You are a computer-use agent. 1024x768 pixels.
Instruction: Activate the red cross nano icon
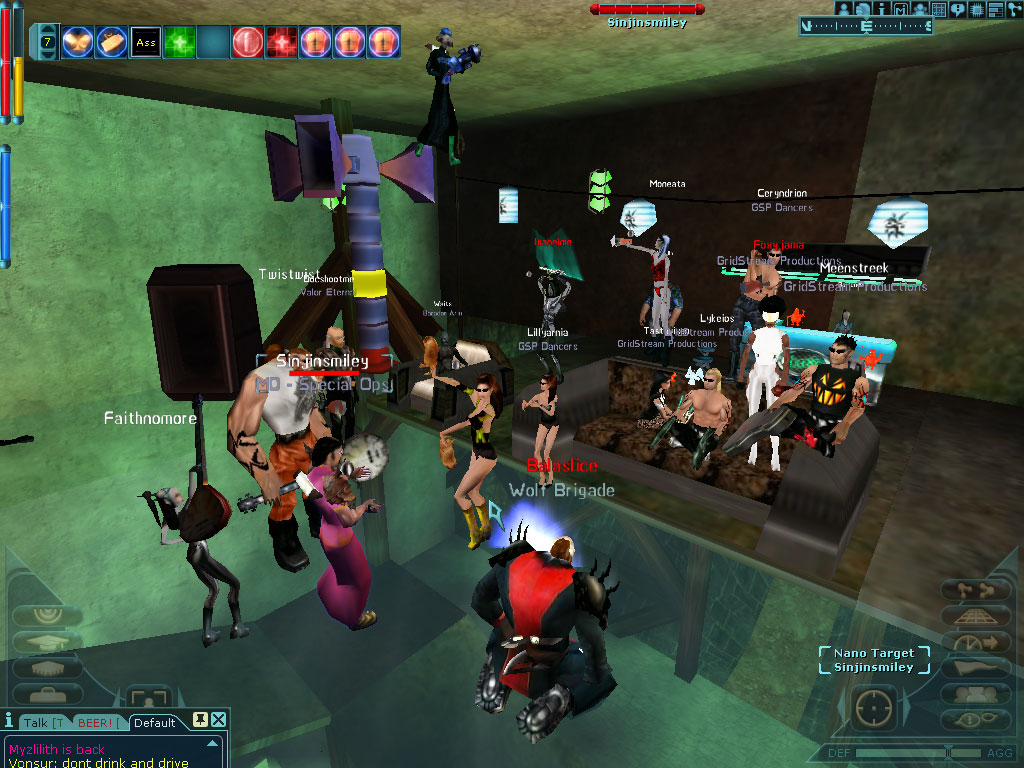(281, 41)
